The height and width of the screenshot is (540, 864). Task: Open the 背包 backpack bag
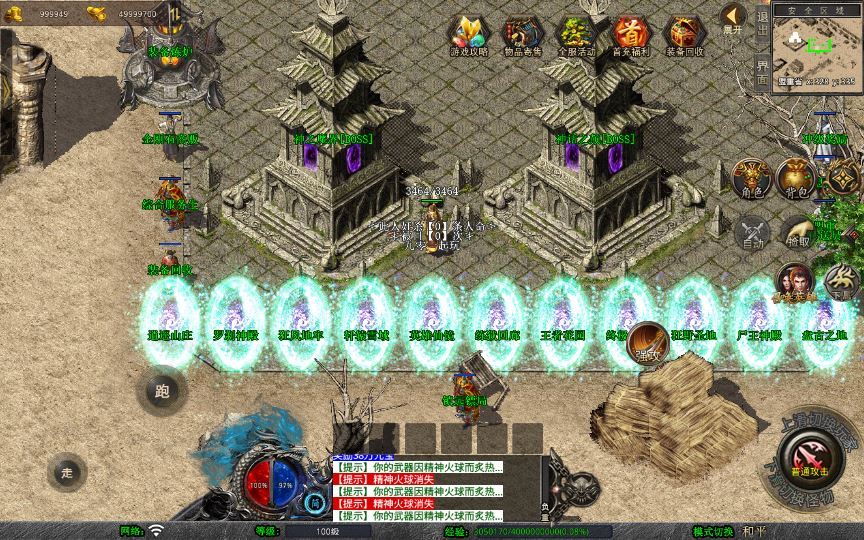[795, 178]
